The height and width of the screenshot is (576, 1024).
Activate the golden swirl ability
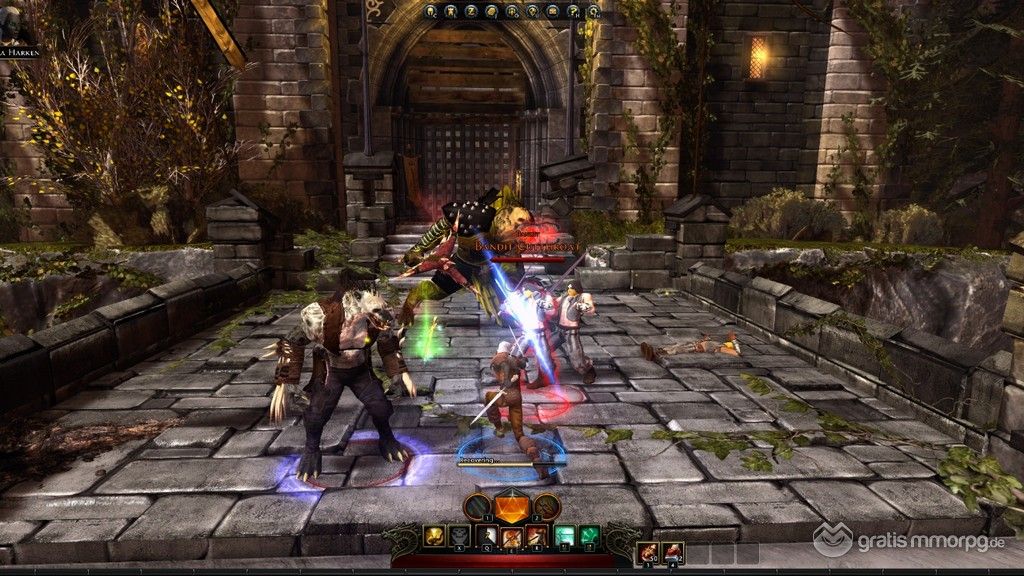tap(434, 535)
